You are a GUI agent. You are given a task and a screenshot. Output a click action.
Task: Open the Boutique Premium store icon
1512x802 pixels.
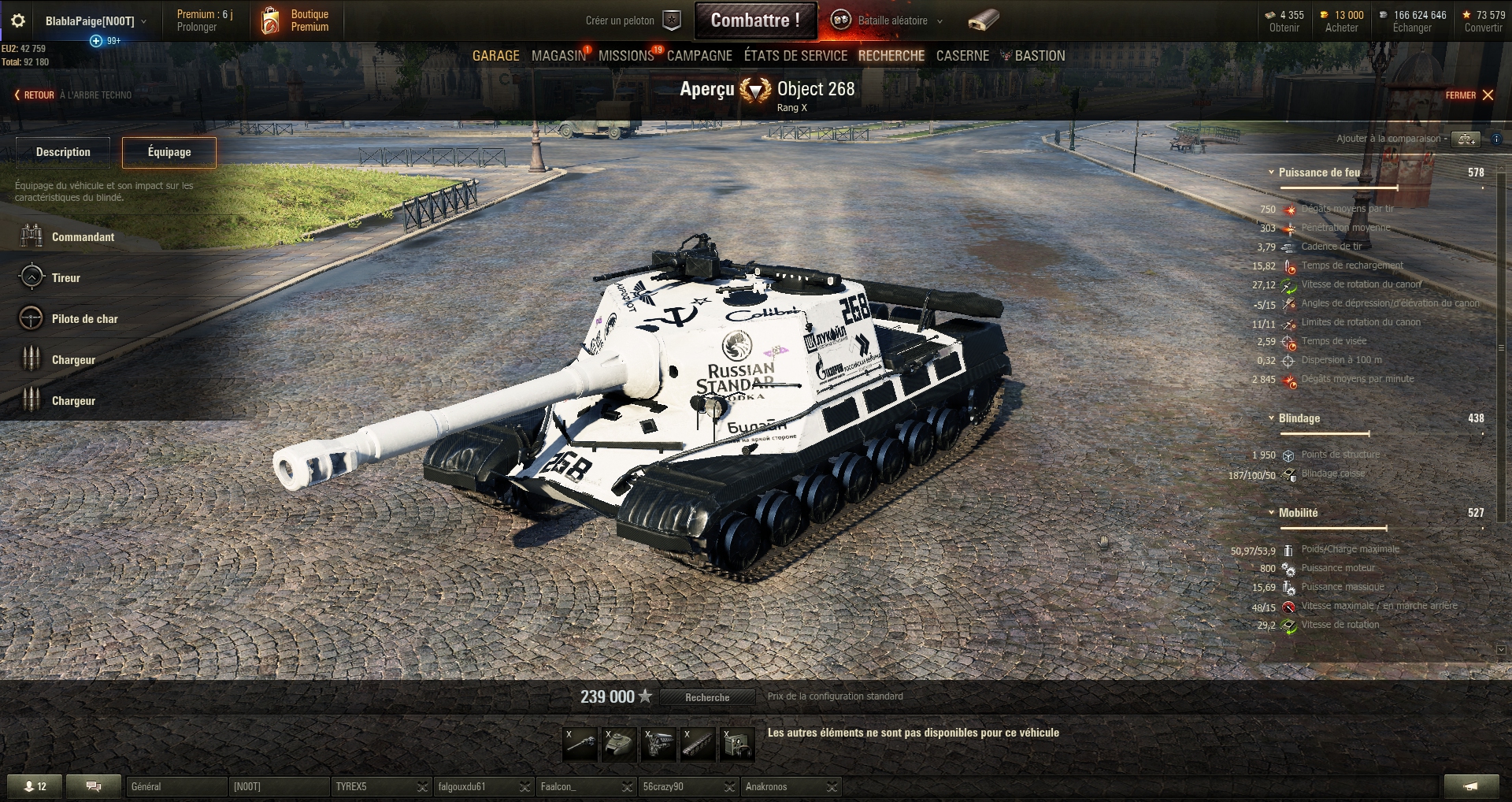click(271, 20)
